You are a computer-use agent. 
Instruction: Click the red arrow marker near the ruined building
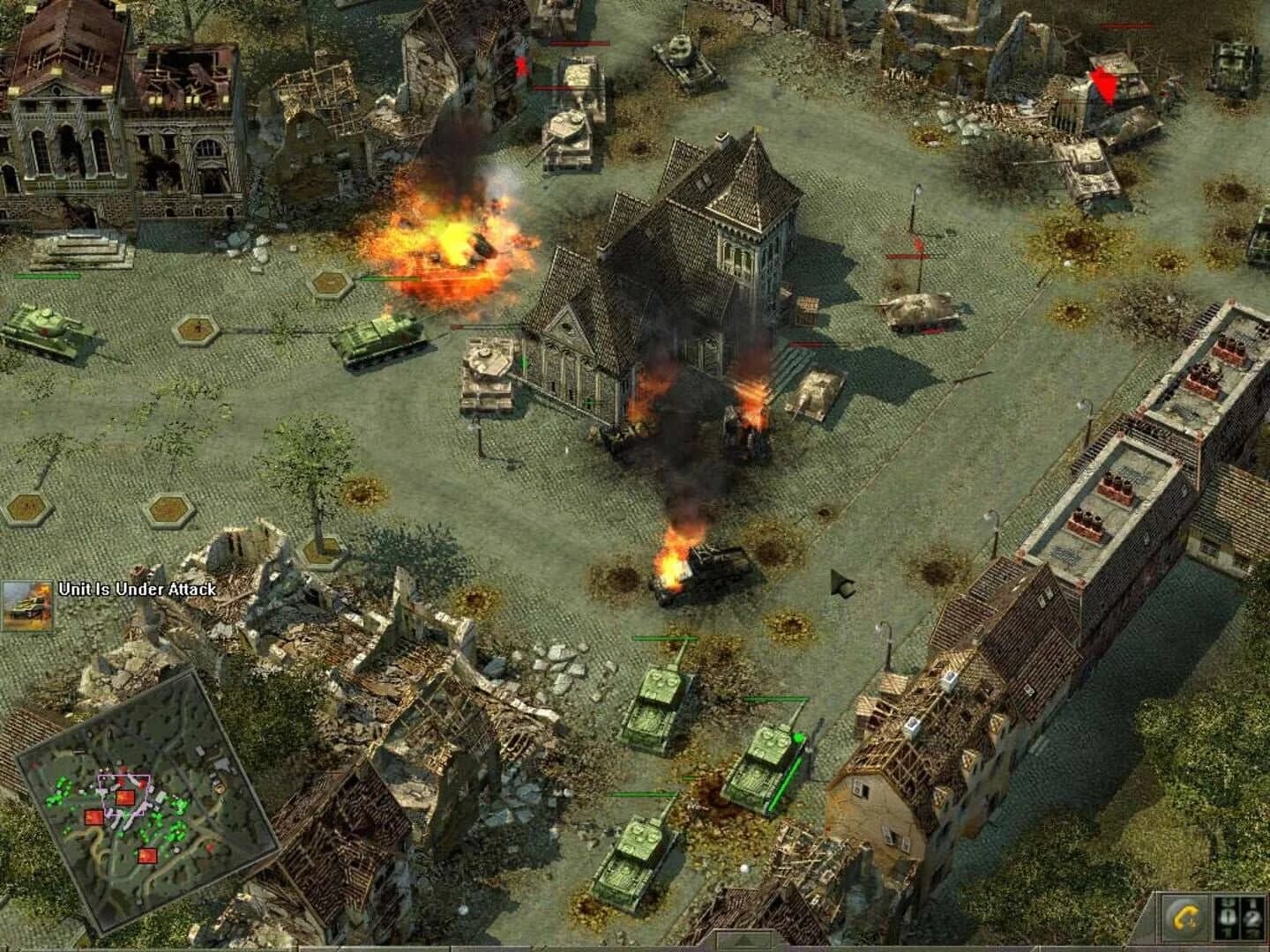coord(1105,84)
